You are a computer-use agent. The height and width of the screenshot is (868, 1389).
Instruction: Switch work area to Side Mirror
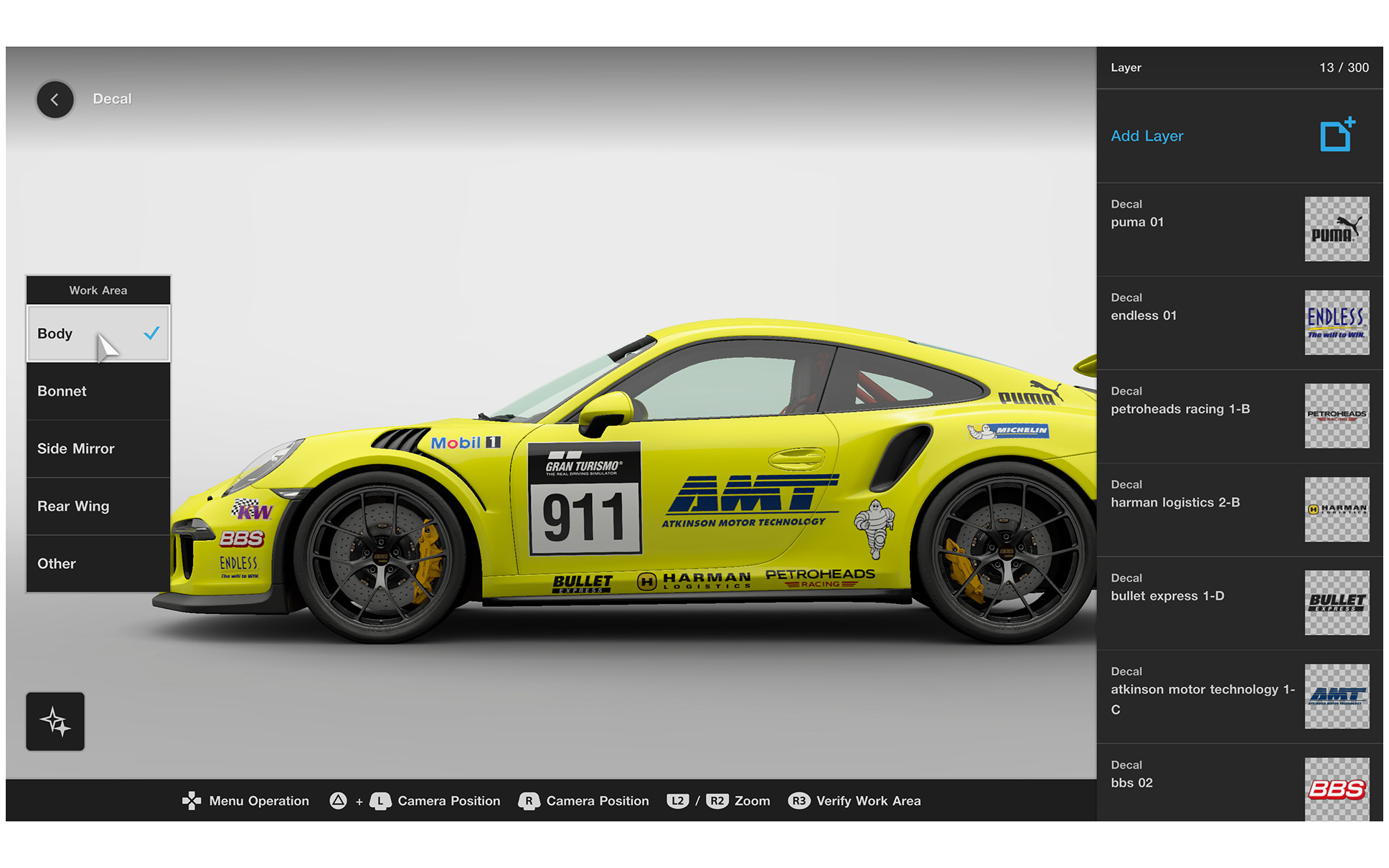coord(98,448)
